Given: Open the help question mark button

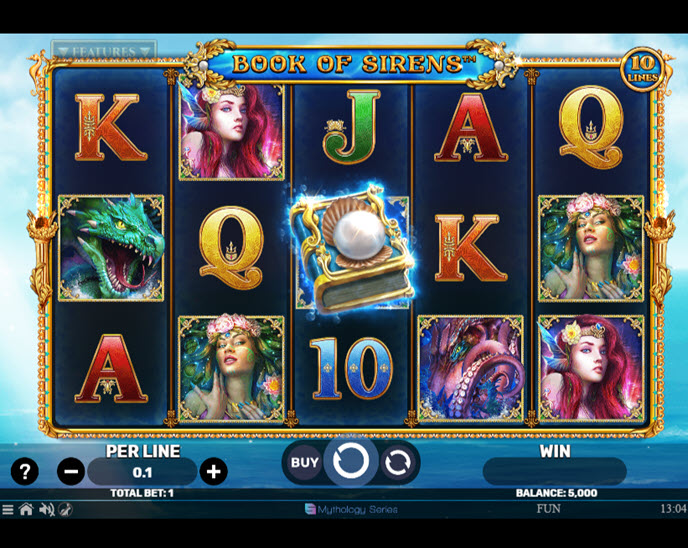Looking at the screenshot, I should (25, 472).
